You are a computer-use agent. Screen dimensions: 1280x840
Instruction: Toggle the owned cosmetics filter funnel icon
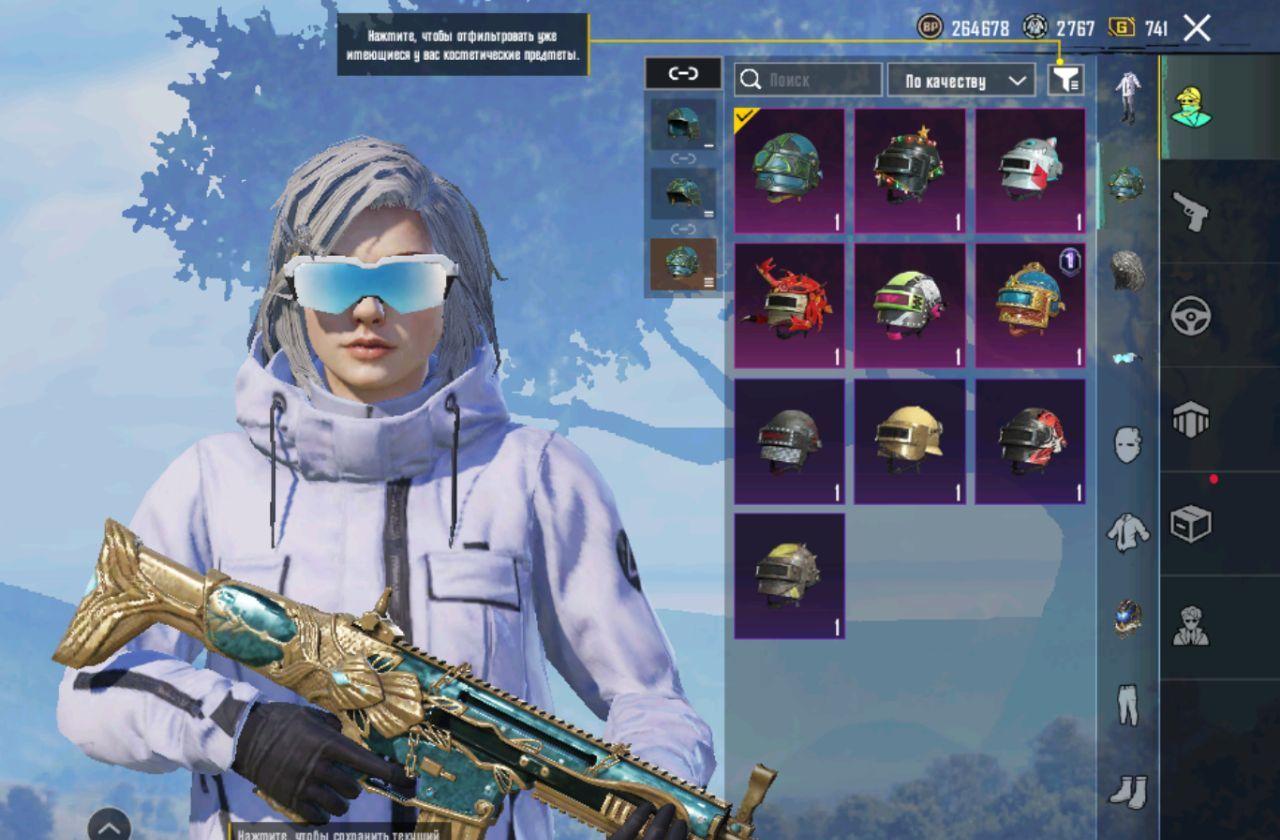click(x=1066, y=80)
